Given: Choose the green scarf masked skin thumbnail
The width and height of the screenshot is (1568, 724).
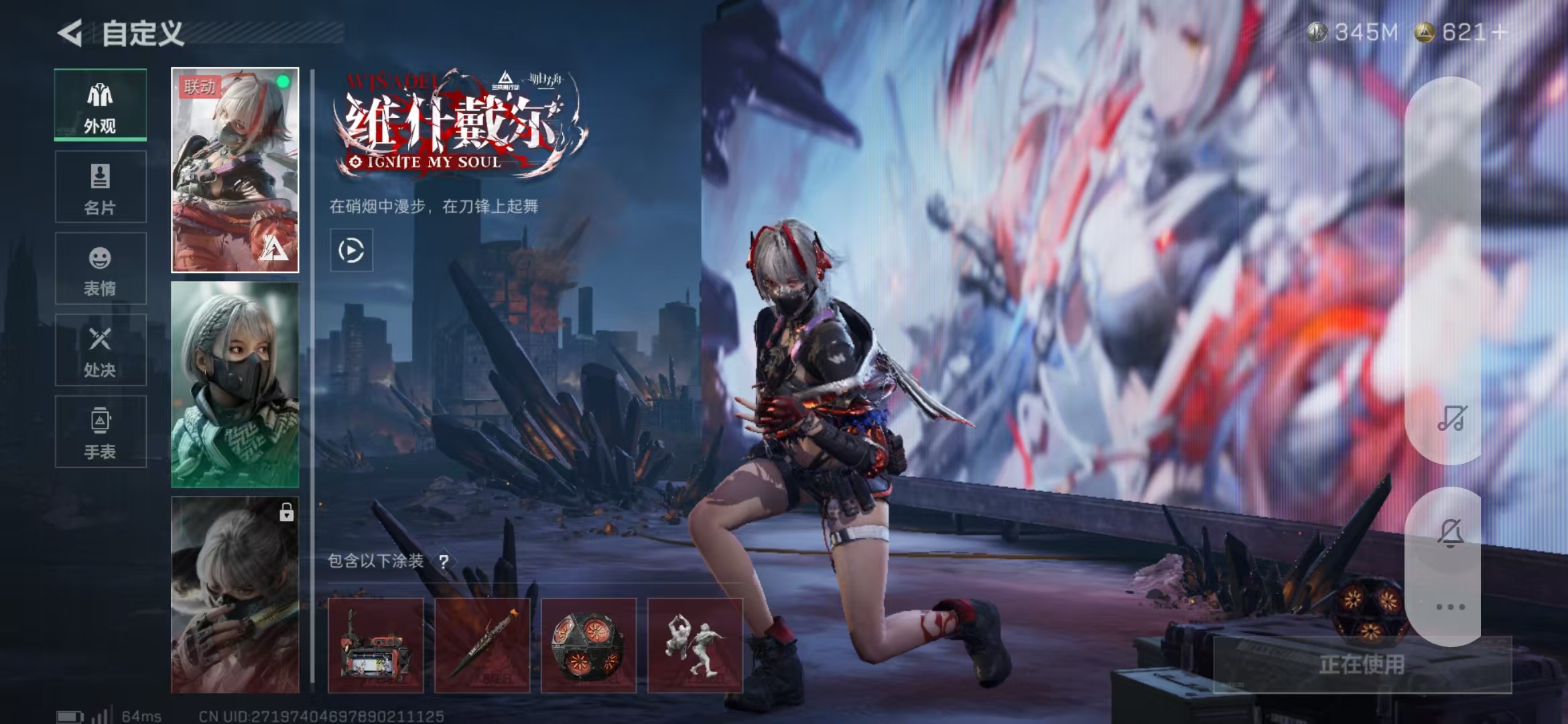Looking at the screenshot, I should pyautogui.click(x=235, y=384).
